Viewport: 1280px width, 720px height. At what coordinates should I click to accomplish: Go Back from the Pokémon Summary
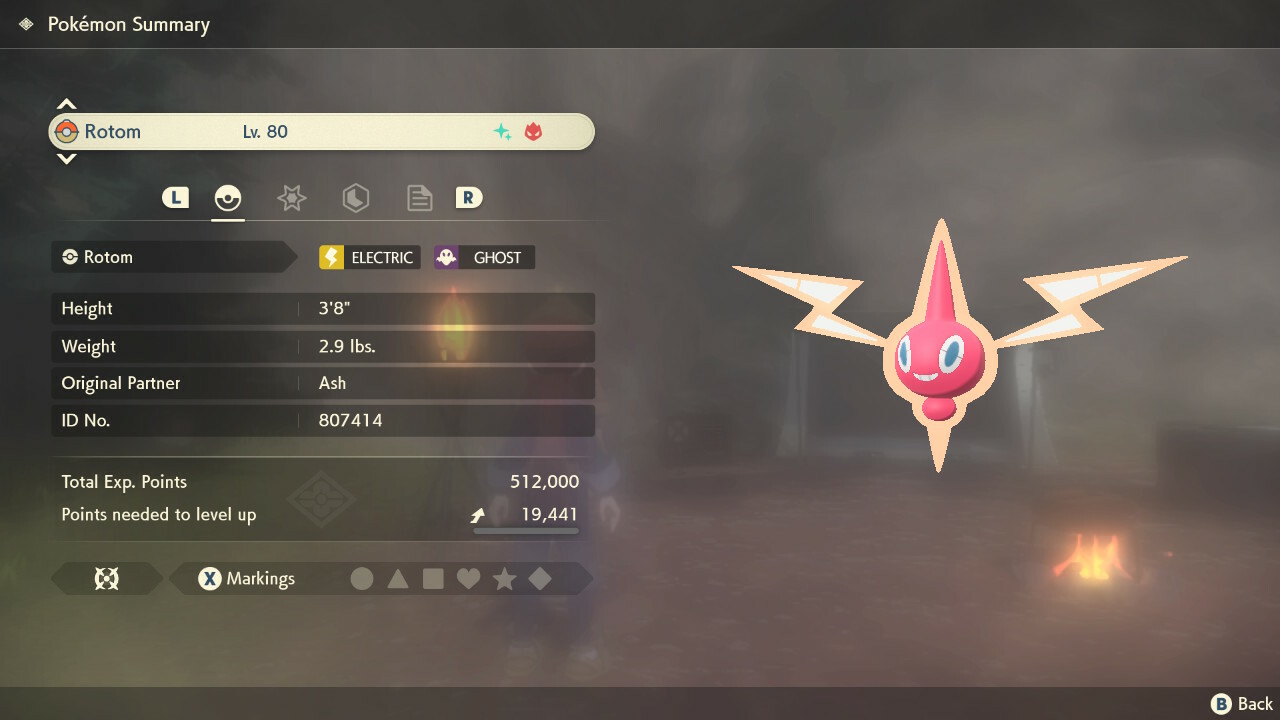(x=1243, y=704)
